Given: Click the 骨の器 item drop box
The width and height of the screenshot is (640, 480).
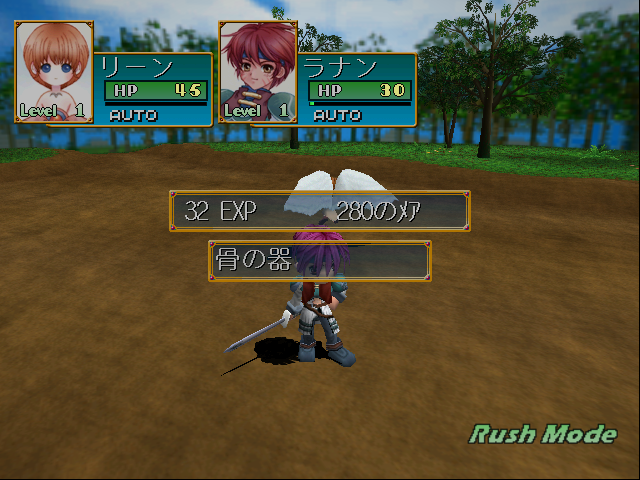Looking at the screenshot, I should [319, 261].
